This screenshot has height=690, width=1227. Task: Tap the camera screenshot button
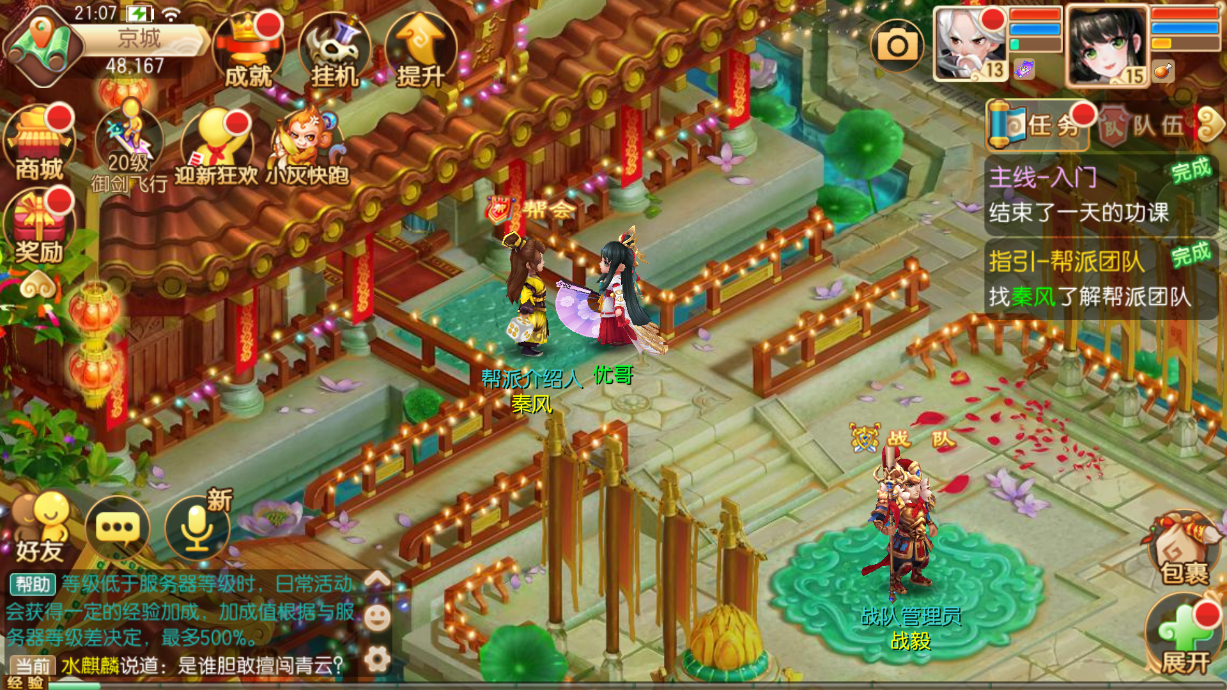[x=897, y=44]
